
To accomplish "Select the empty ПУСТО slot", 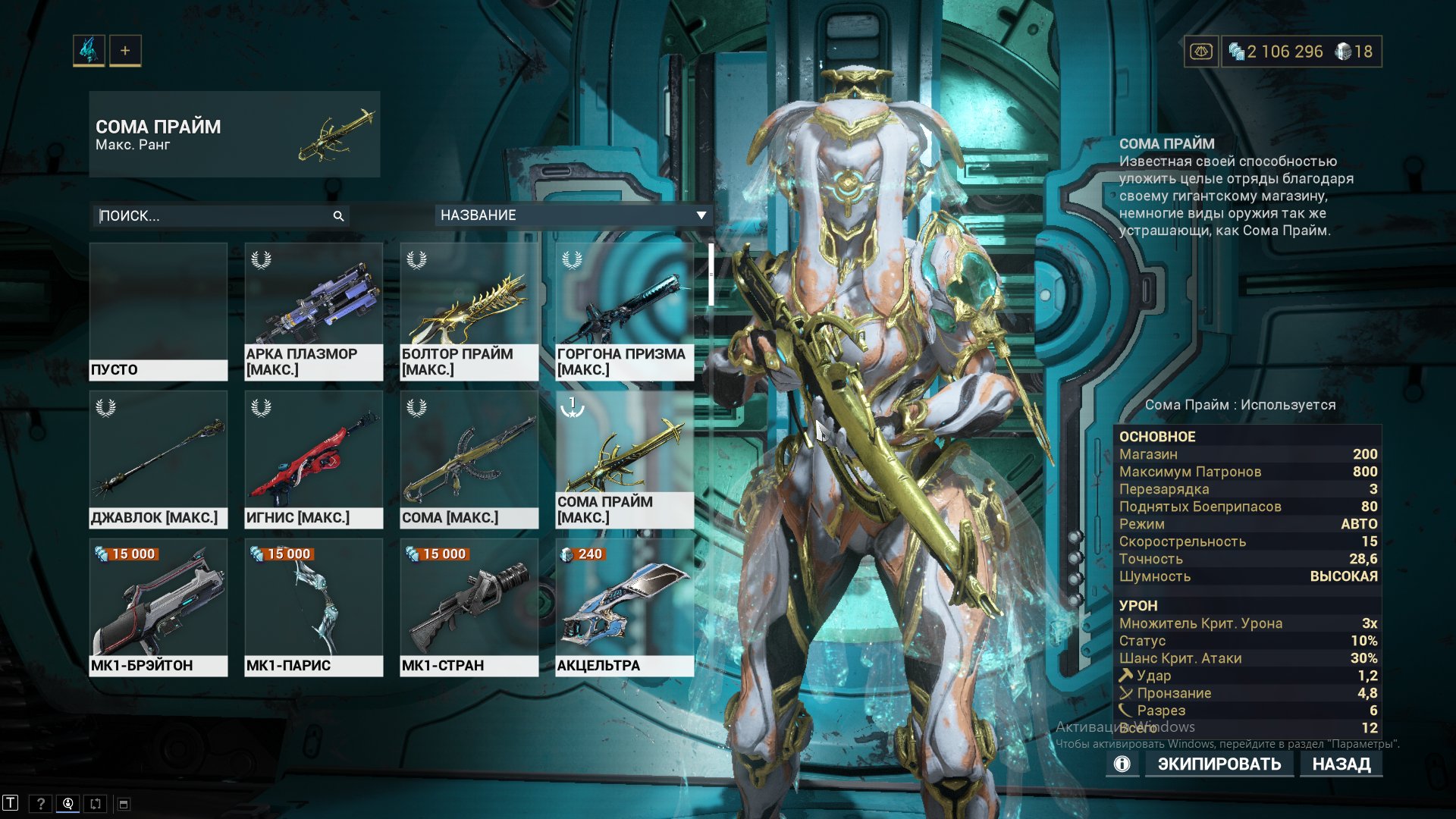I will click(158, 311).
